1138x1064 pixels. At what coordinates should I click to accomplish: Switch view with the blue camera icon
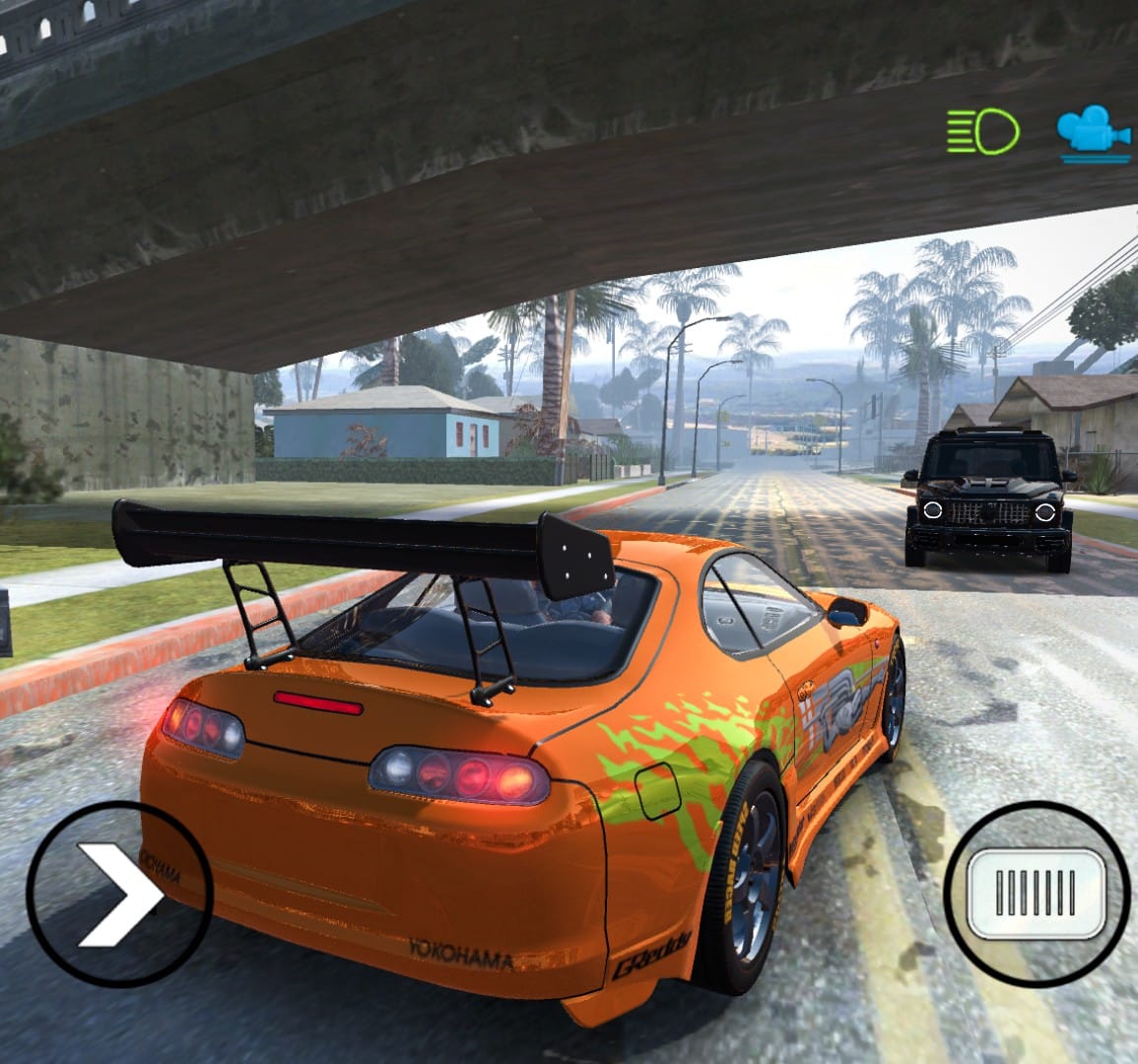(1094, 134)
